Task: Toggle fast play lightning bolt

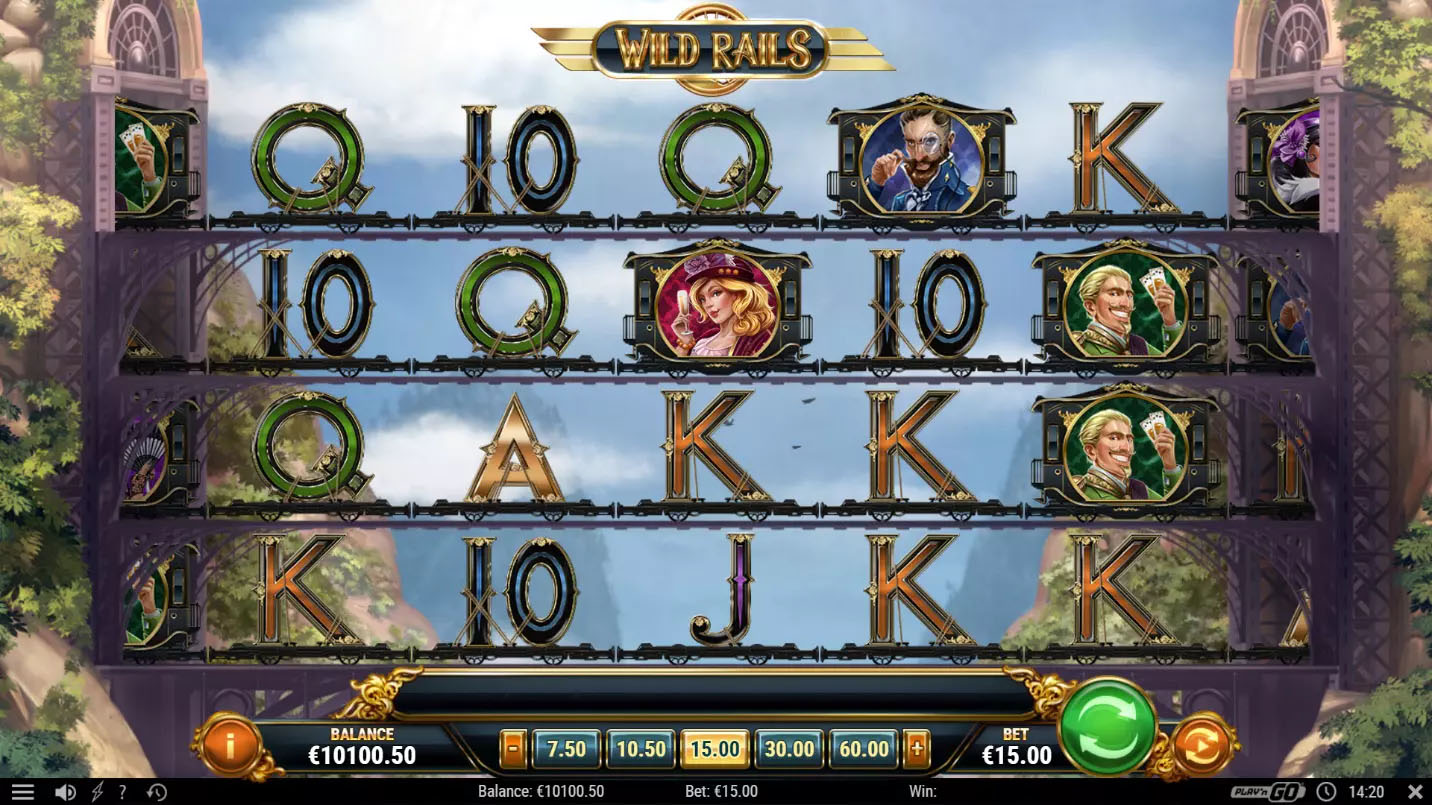Action: coord(97,793)
